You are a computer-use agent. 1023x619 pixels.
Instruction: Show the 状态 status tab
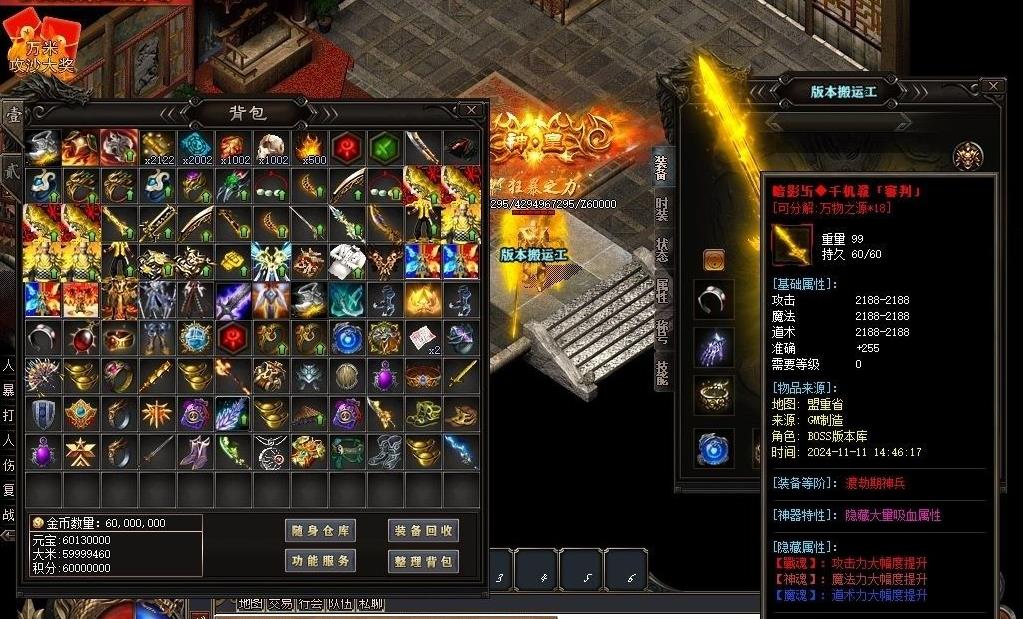662,250
